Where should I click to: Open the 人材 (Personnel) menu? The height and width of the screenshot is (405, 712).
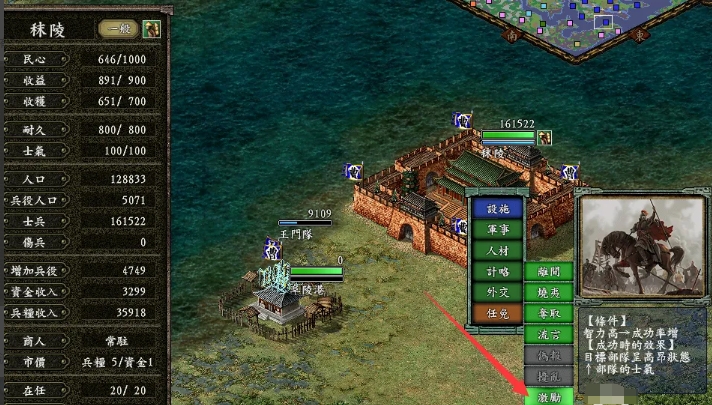(x=498, y=250)
